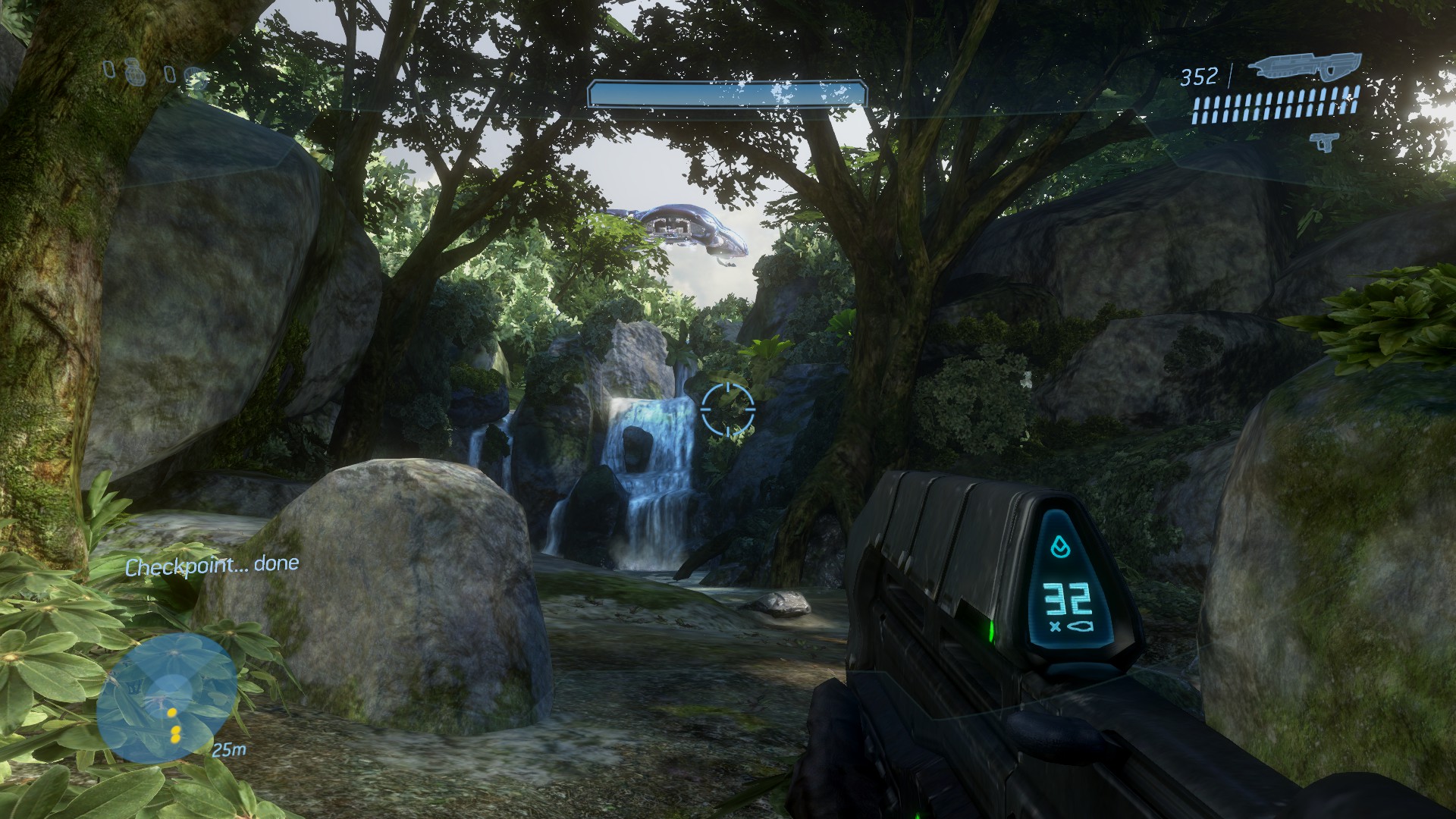Switch to the secondary pistol icon
Viewport: 1456px width, 819px height.
tap(1325, 141)
